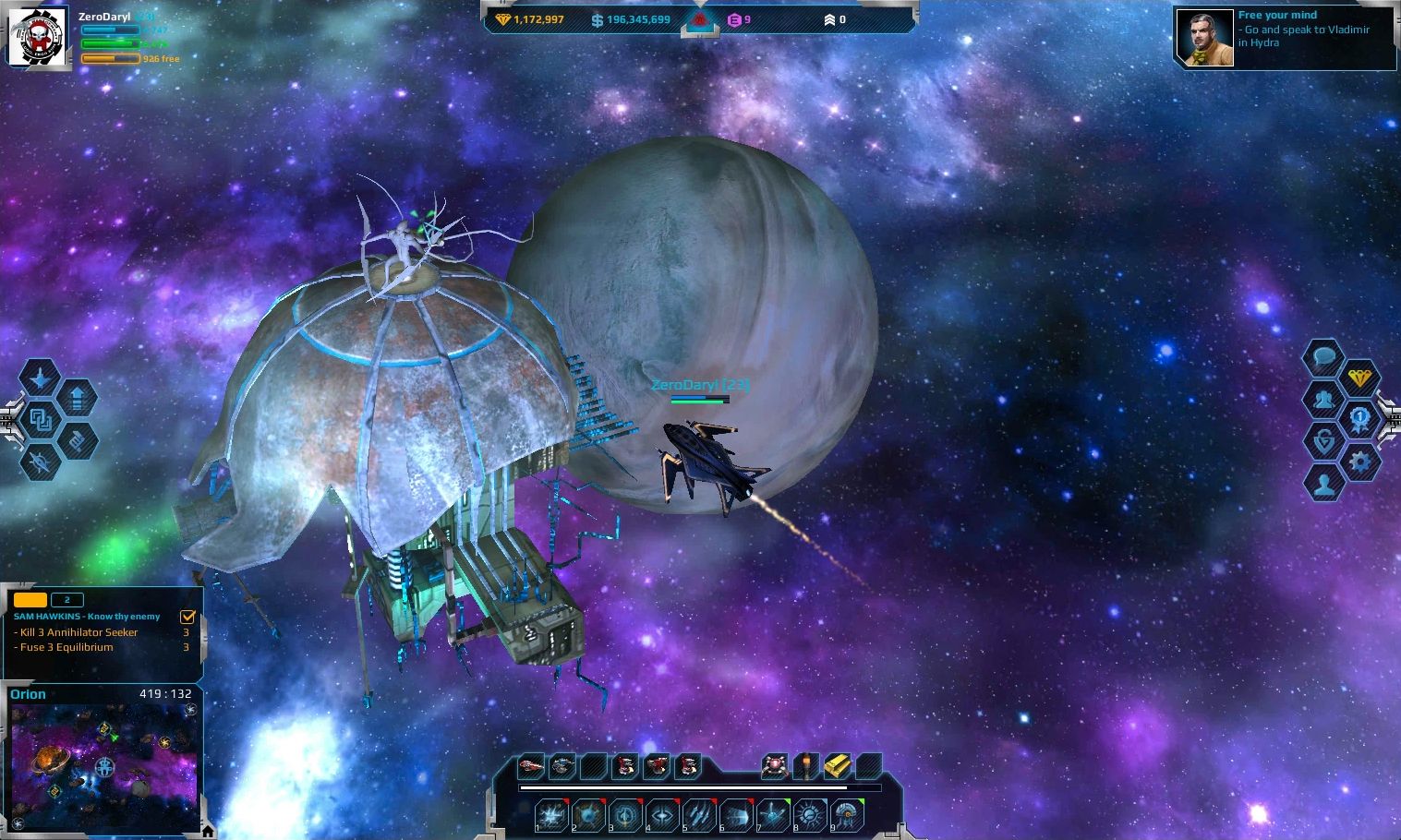Viewport: 1401px width, 840px height.
Task: Activate ability slot 9 robot head
Action: pyautogui.click(x=847, y=815)
